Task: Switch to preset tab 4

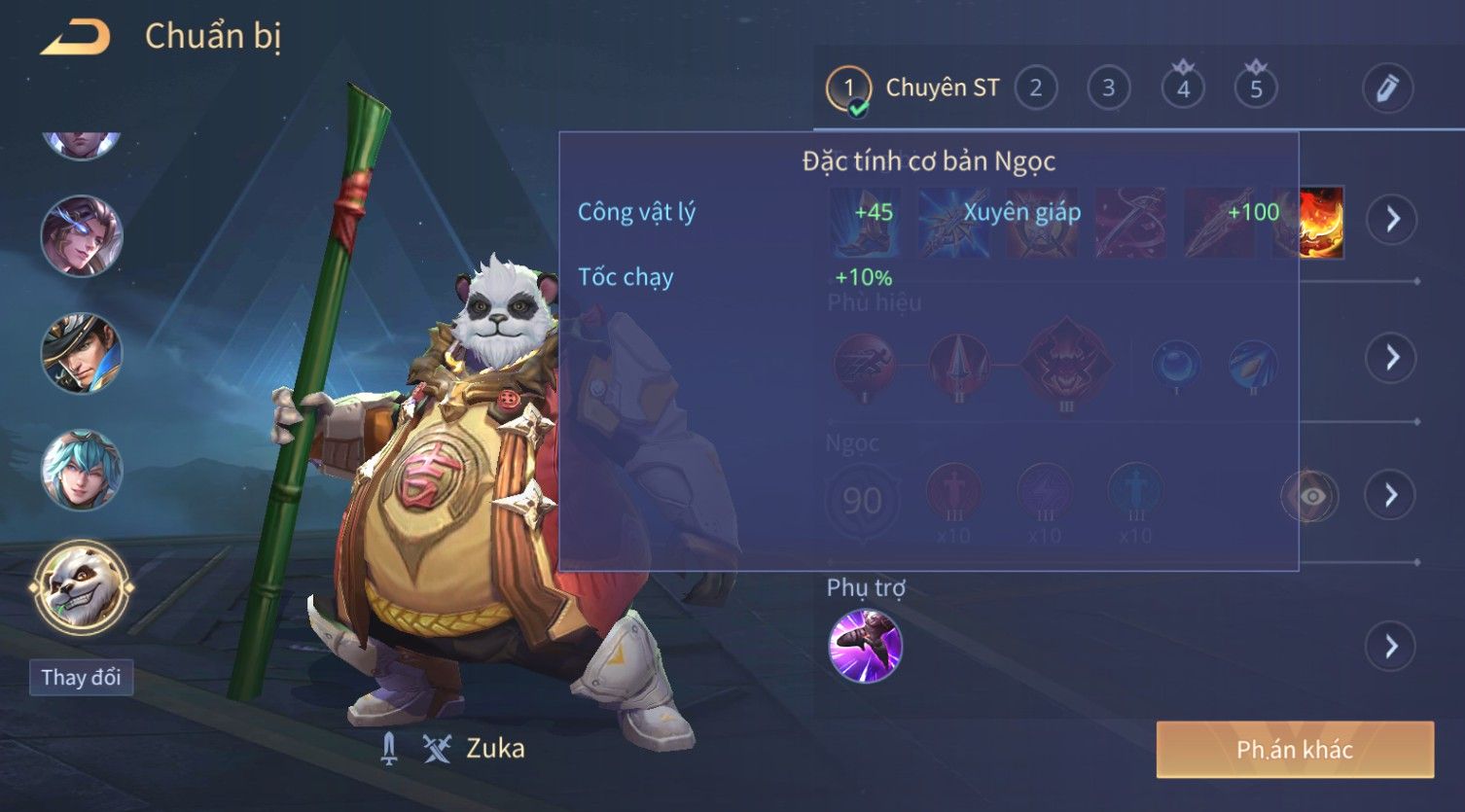Action: point(1183,88)
